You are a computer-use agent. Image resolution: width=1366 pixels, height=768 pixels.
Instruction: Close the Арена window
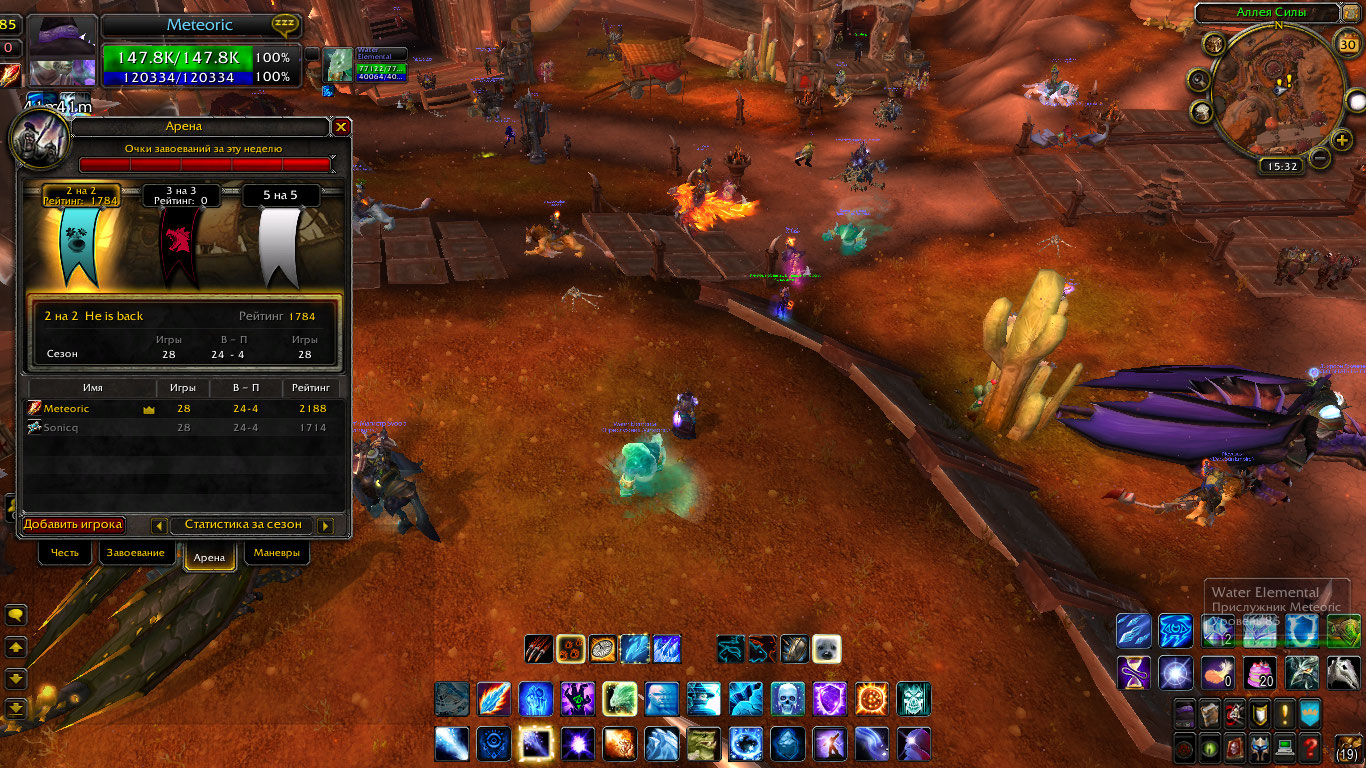click(x=341, y=127)
